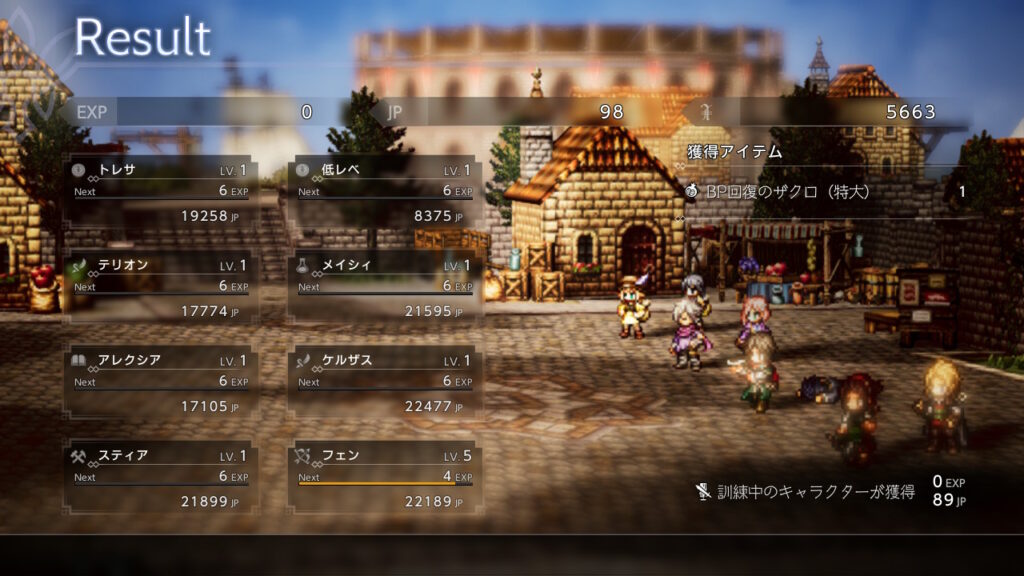Pick the アレクシア character panel
1024x576 pixels.
pyautogui.click(x=160, y=383)
